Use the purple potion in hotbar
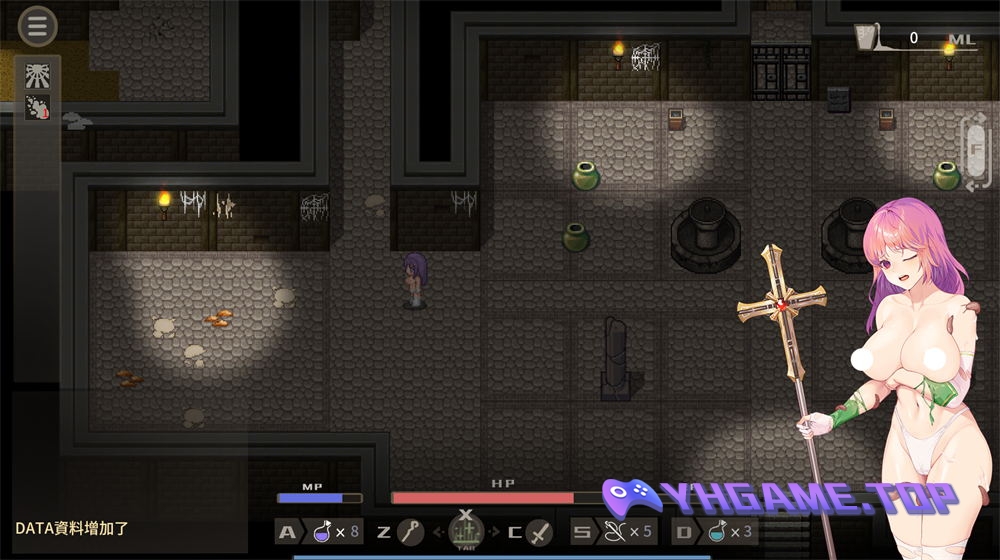Image resolution: width=1000 pixels, height=560 pixels. 323,532
